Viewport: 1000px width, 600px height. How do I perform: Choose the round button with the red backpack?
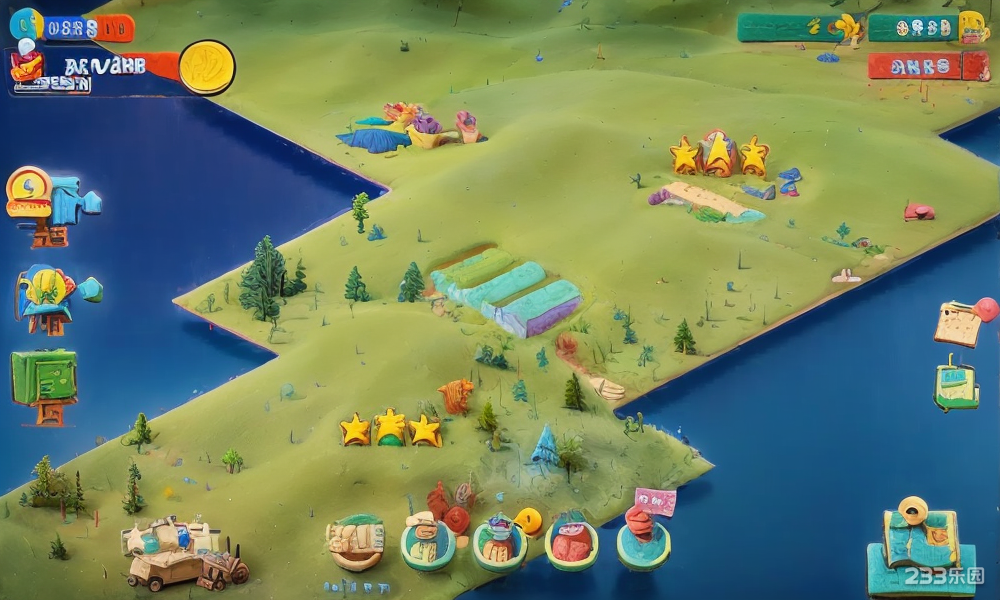point(572,543)
